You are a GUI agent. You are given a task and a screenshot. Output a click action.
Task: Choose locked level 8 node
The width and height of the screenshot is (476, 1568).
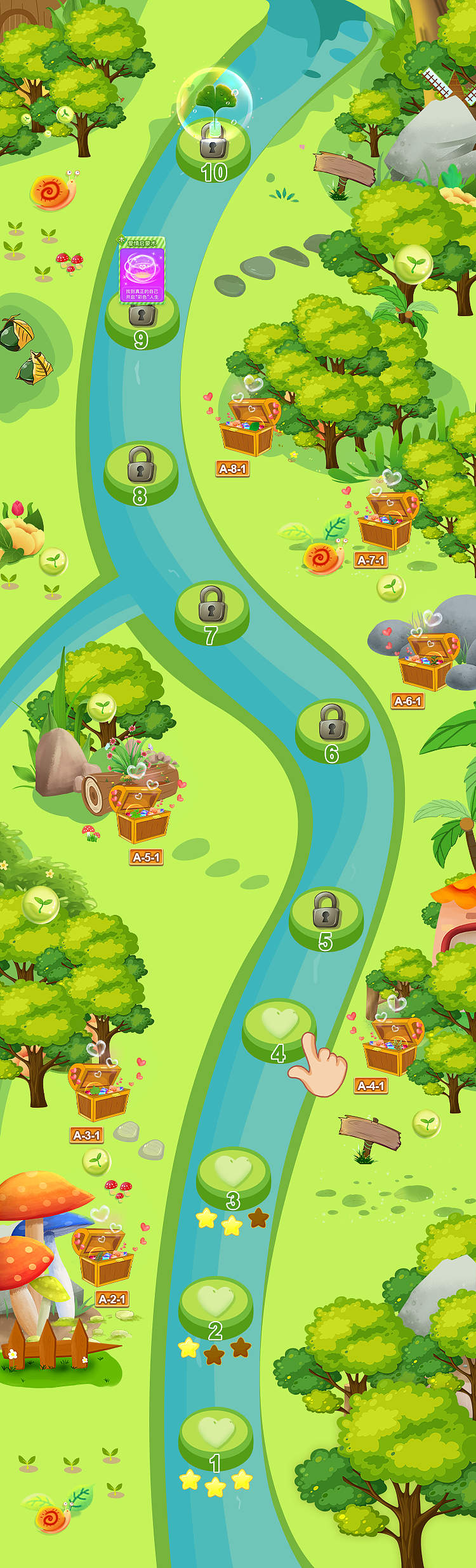[x=141, y=470]
